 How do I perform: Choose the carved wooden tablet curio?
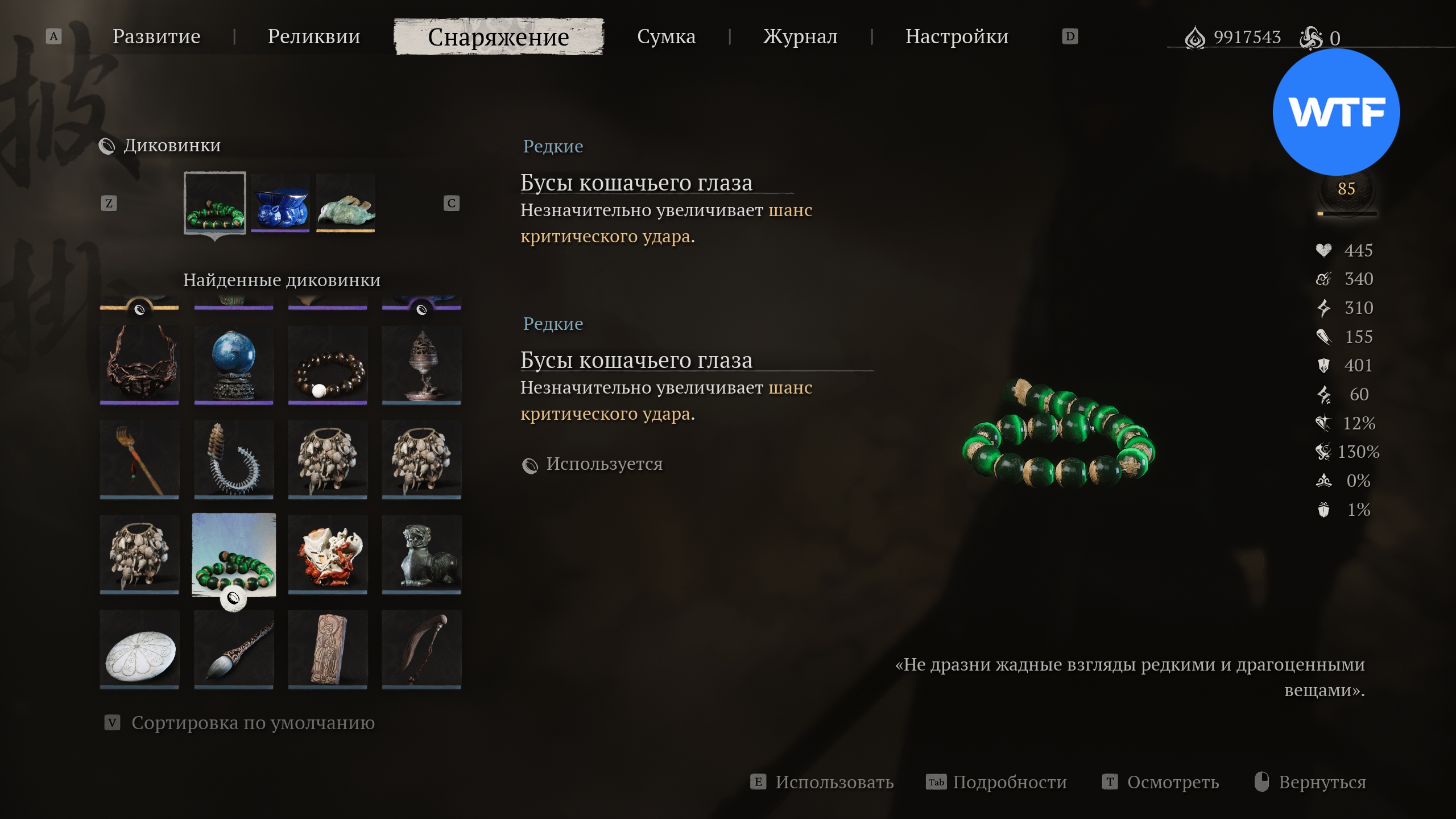328,650
